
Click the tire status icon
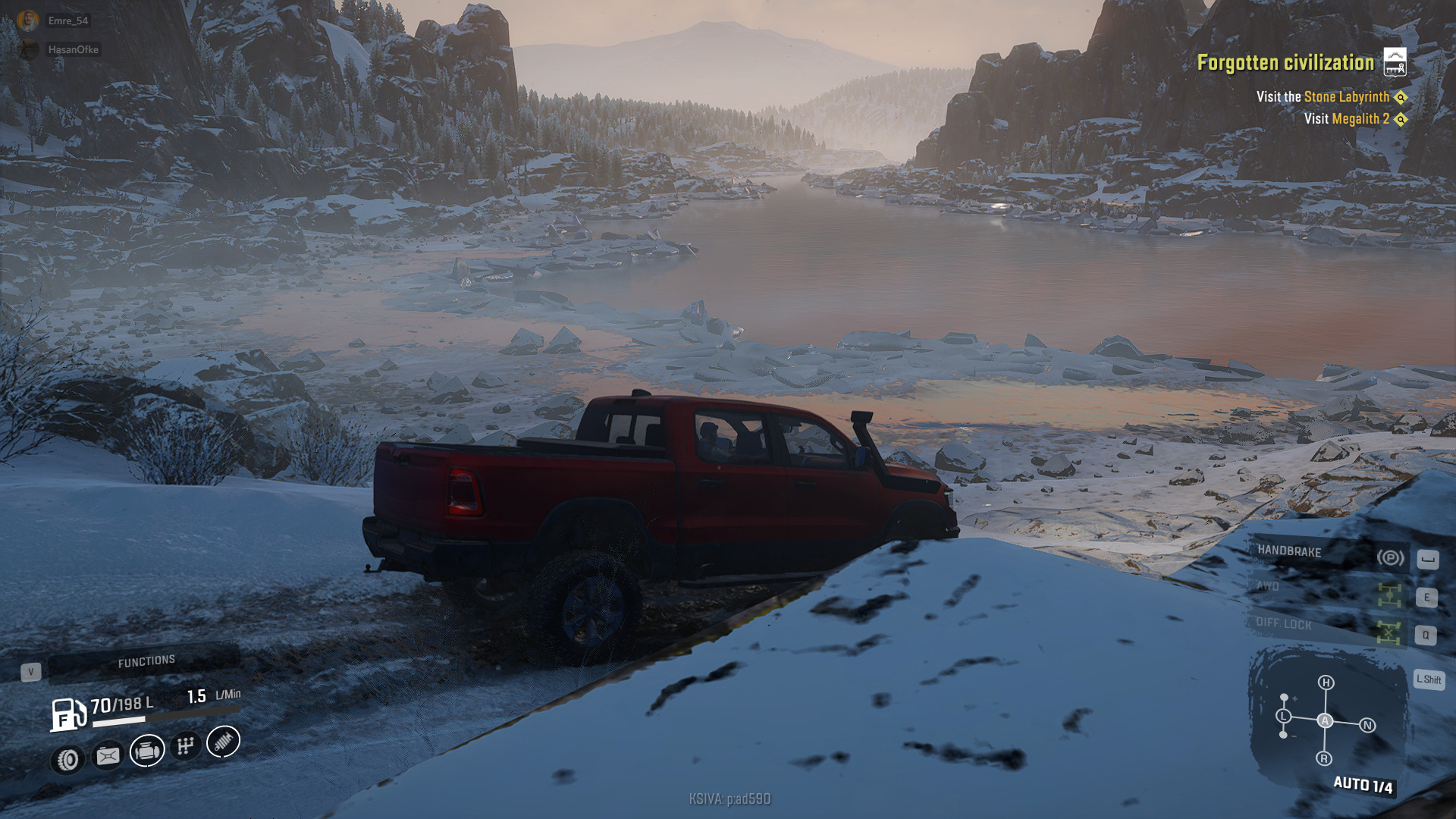coord(67,759)
